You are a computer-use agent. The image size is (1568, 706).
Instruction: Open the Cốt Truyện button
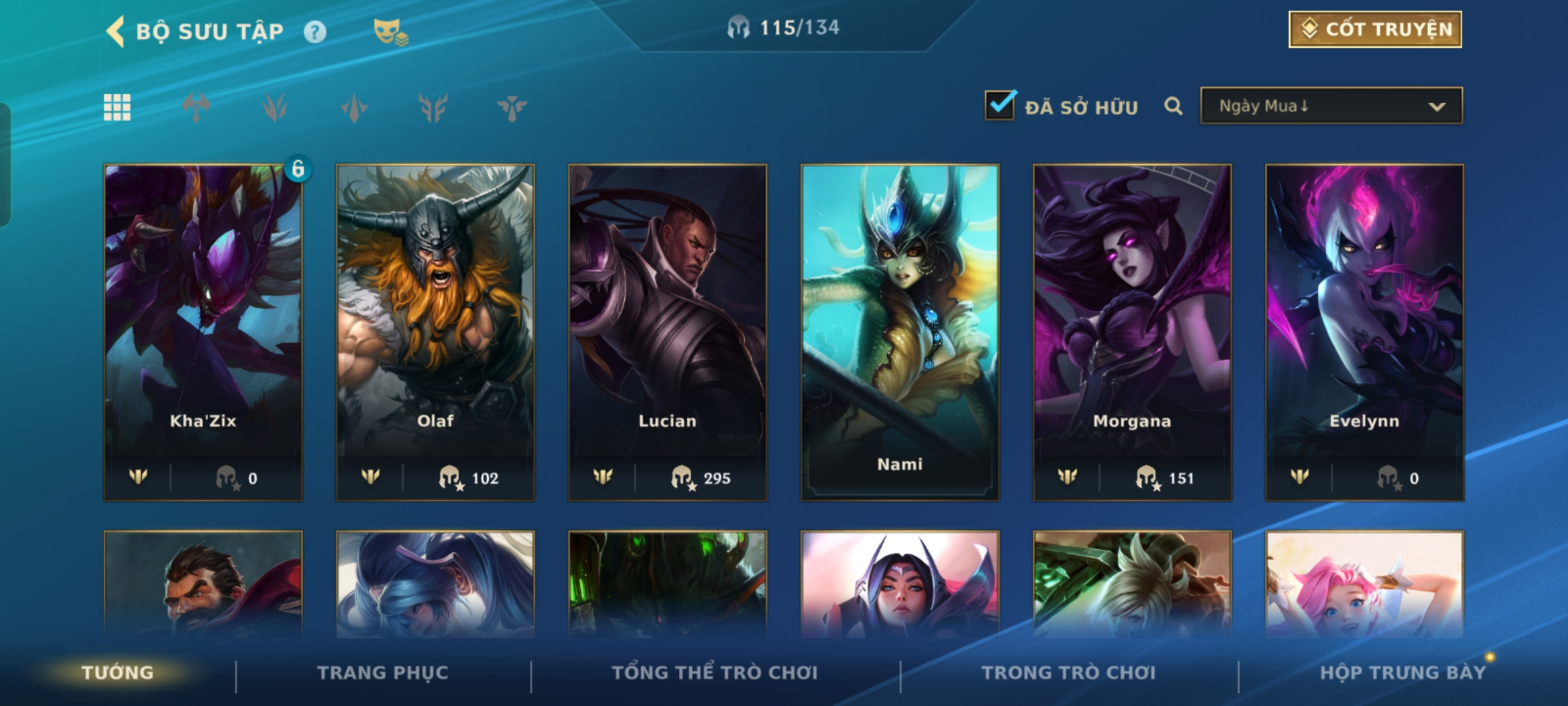point(1375,29)
